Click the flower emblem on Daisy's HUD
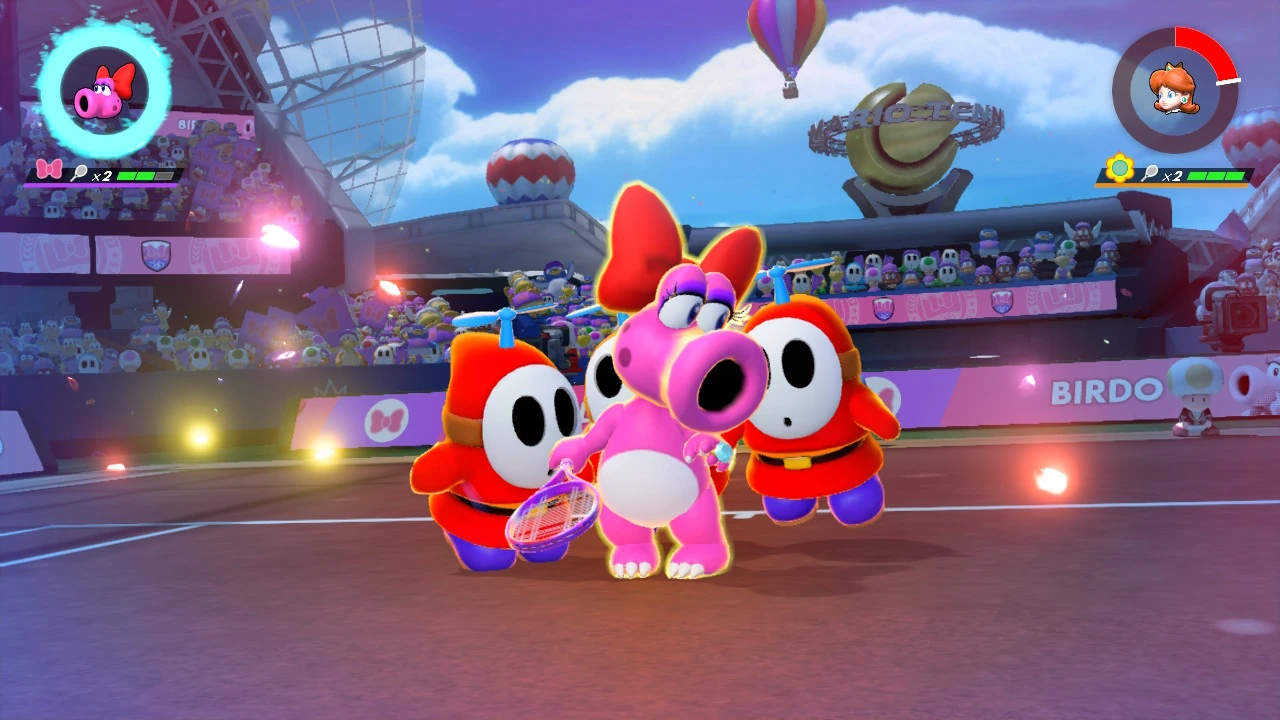This screenshot has height=720, width=1280. 1119,168
